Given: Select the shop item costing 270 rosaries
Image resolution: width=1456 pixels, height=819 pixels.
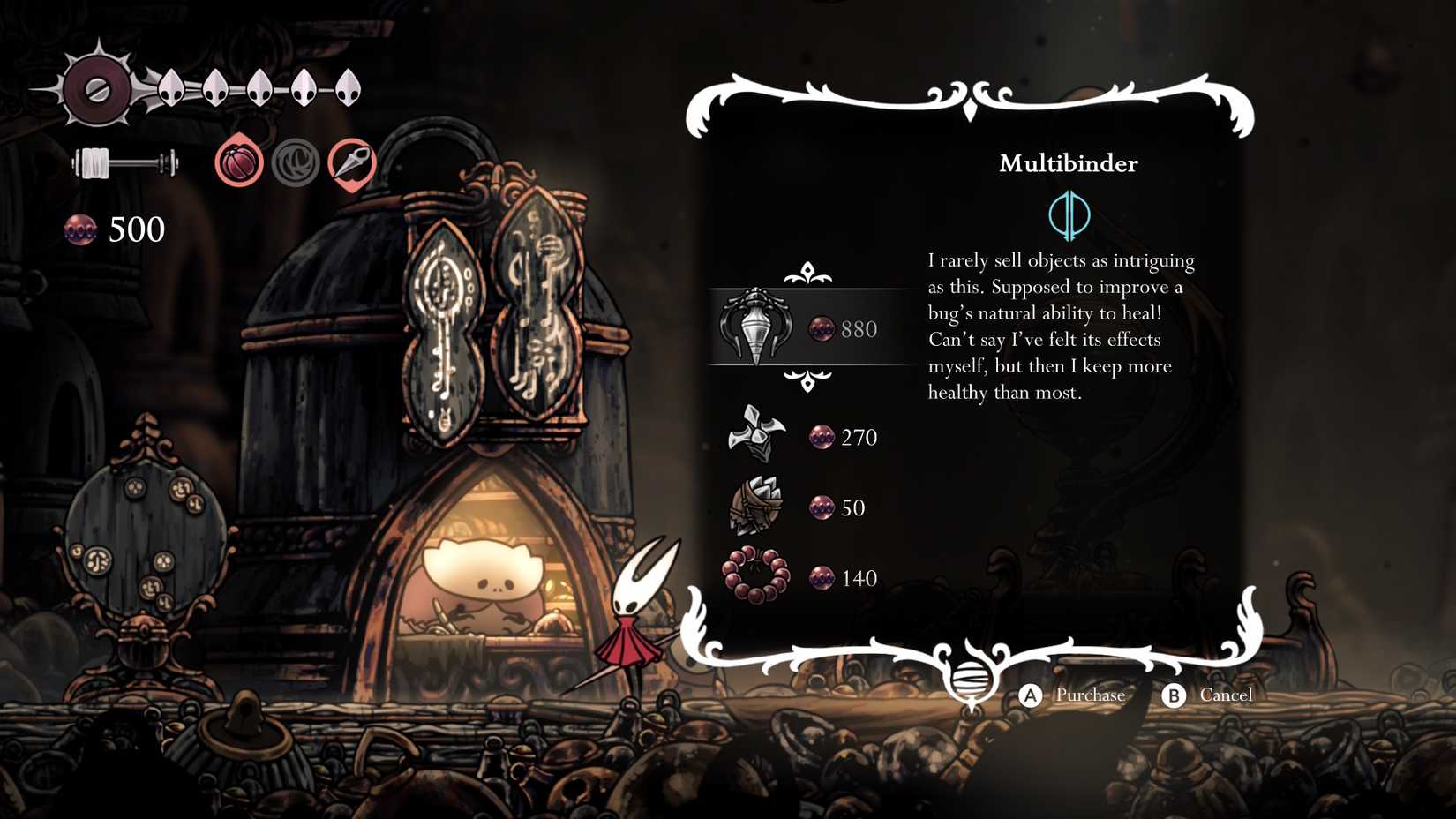Looking at the screenshot, I should (x=755, y=436).
